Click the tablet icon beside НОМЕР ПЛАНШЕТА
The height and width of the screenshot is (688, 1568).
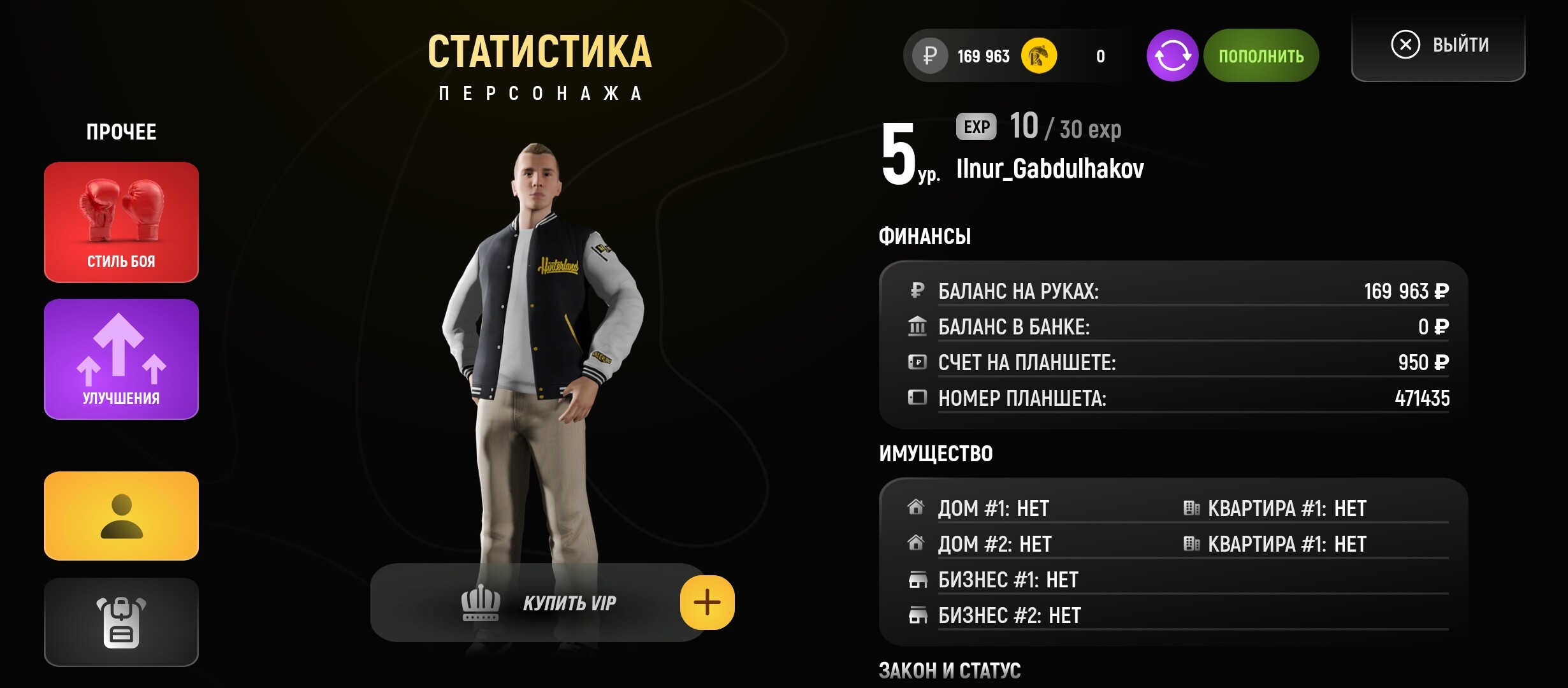click(x=917, y=398)
